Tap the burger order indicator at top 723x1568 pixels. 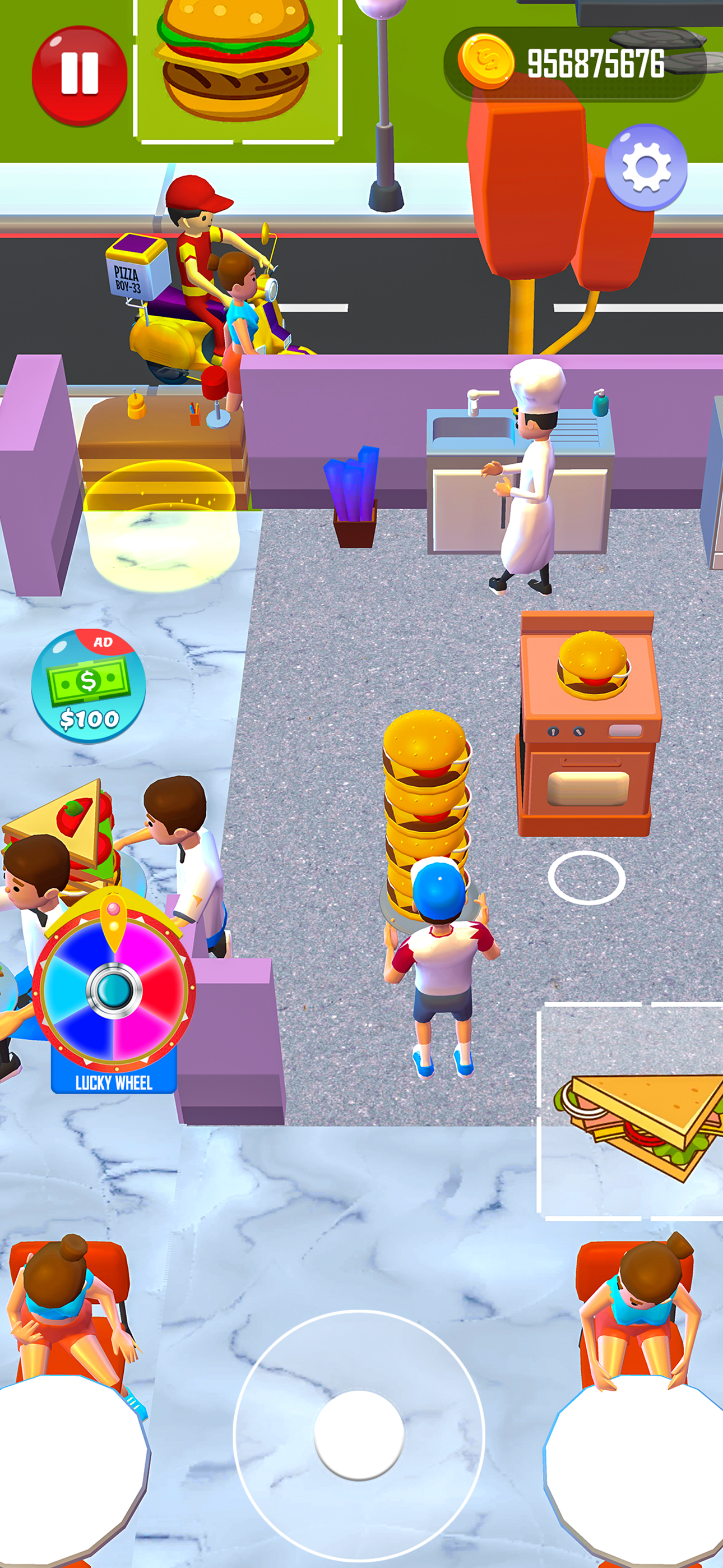tap(234, 61)
